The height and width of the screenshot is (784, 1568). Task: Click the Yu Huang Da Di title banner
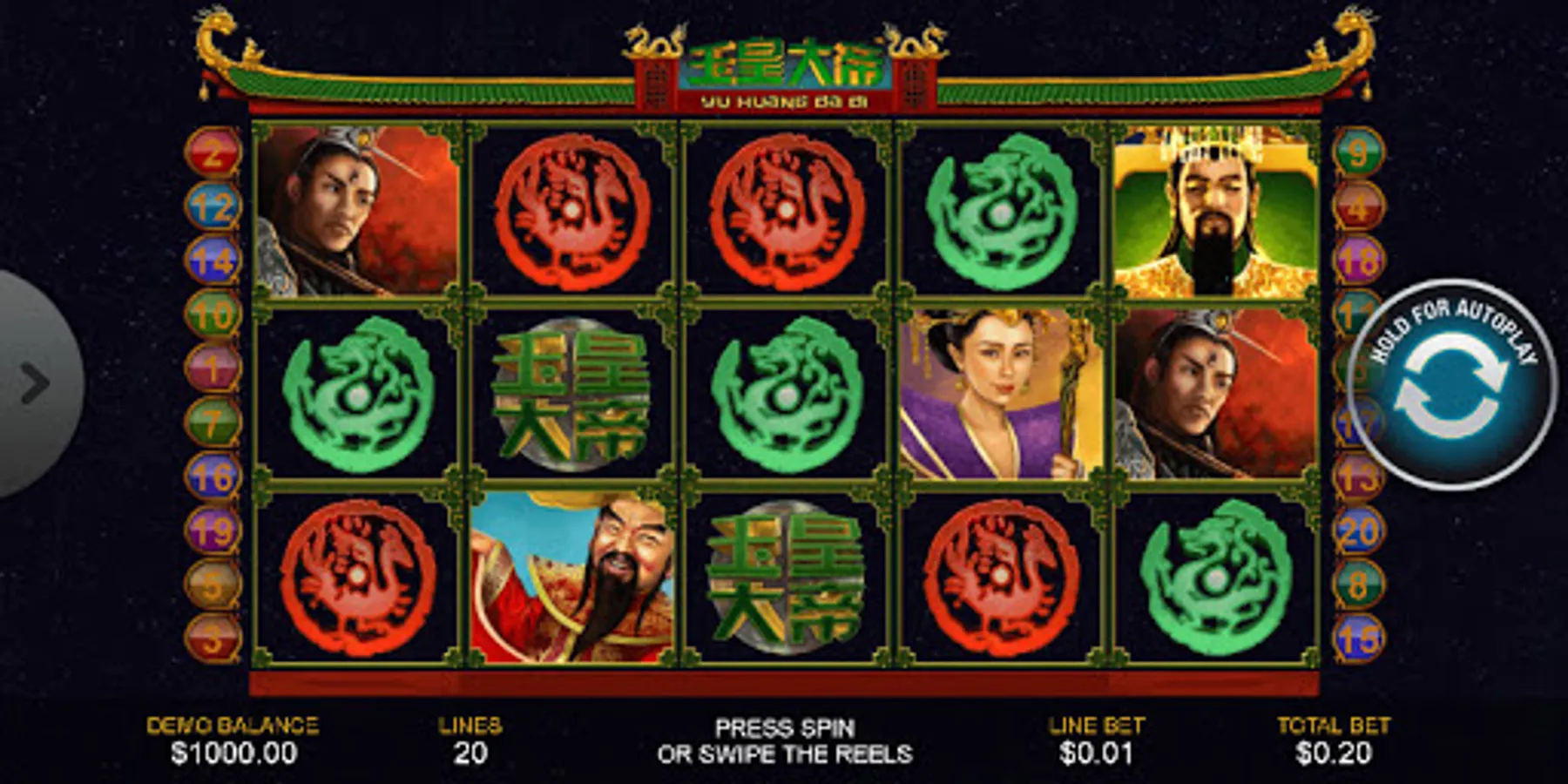pos(784,70)
